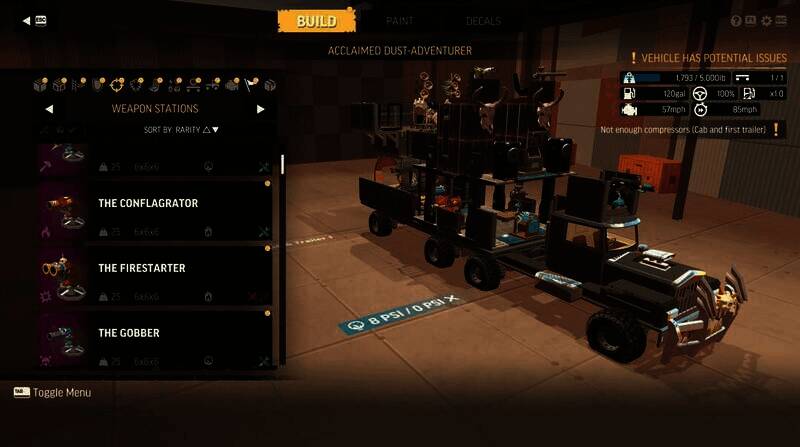Open the Decals tab
Screen dimensions: 800x447
click(x=483, y=21)
